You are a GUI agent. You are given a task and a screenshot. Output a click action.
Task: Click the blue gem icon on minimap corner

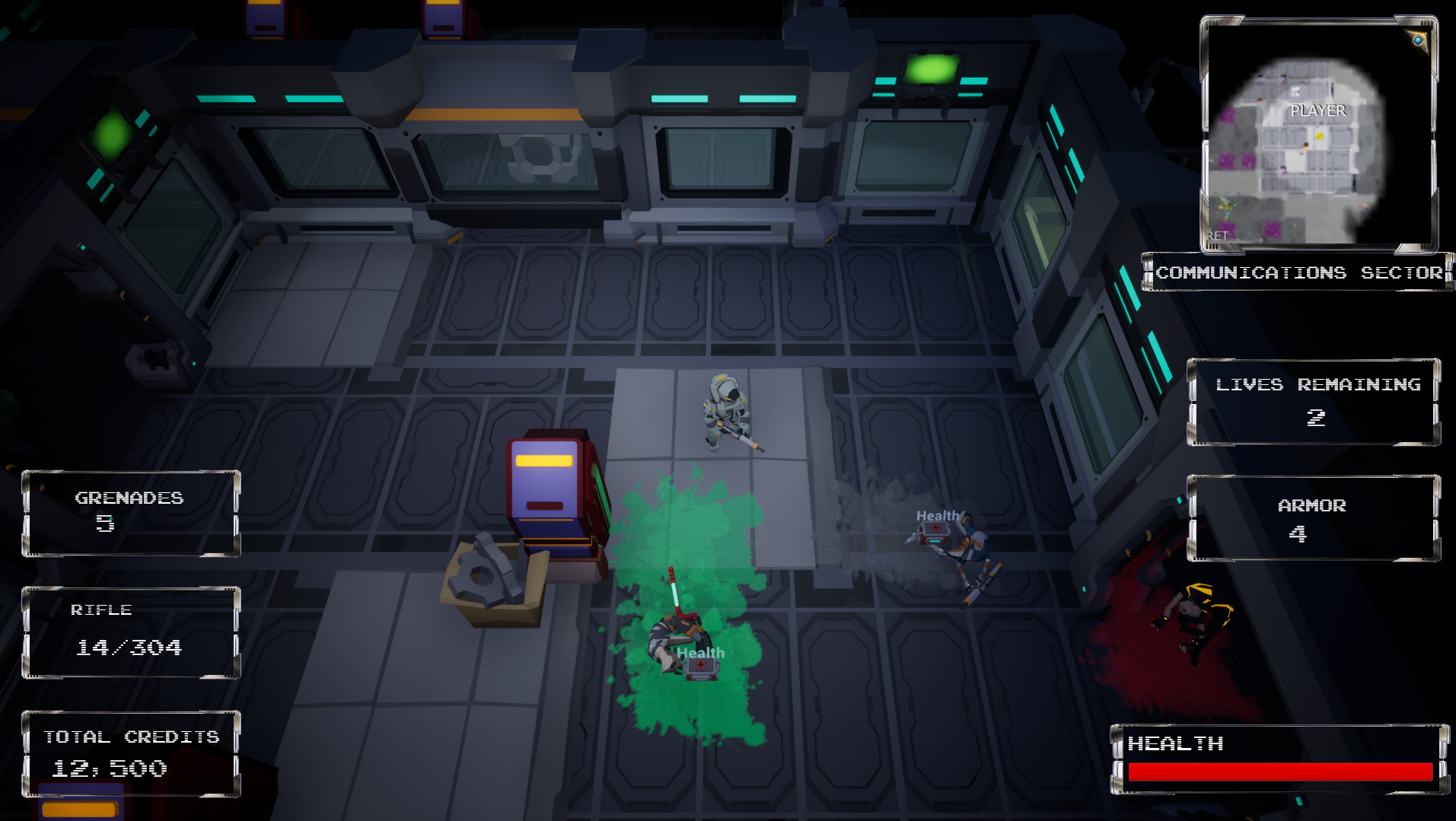point(1417,40)
